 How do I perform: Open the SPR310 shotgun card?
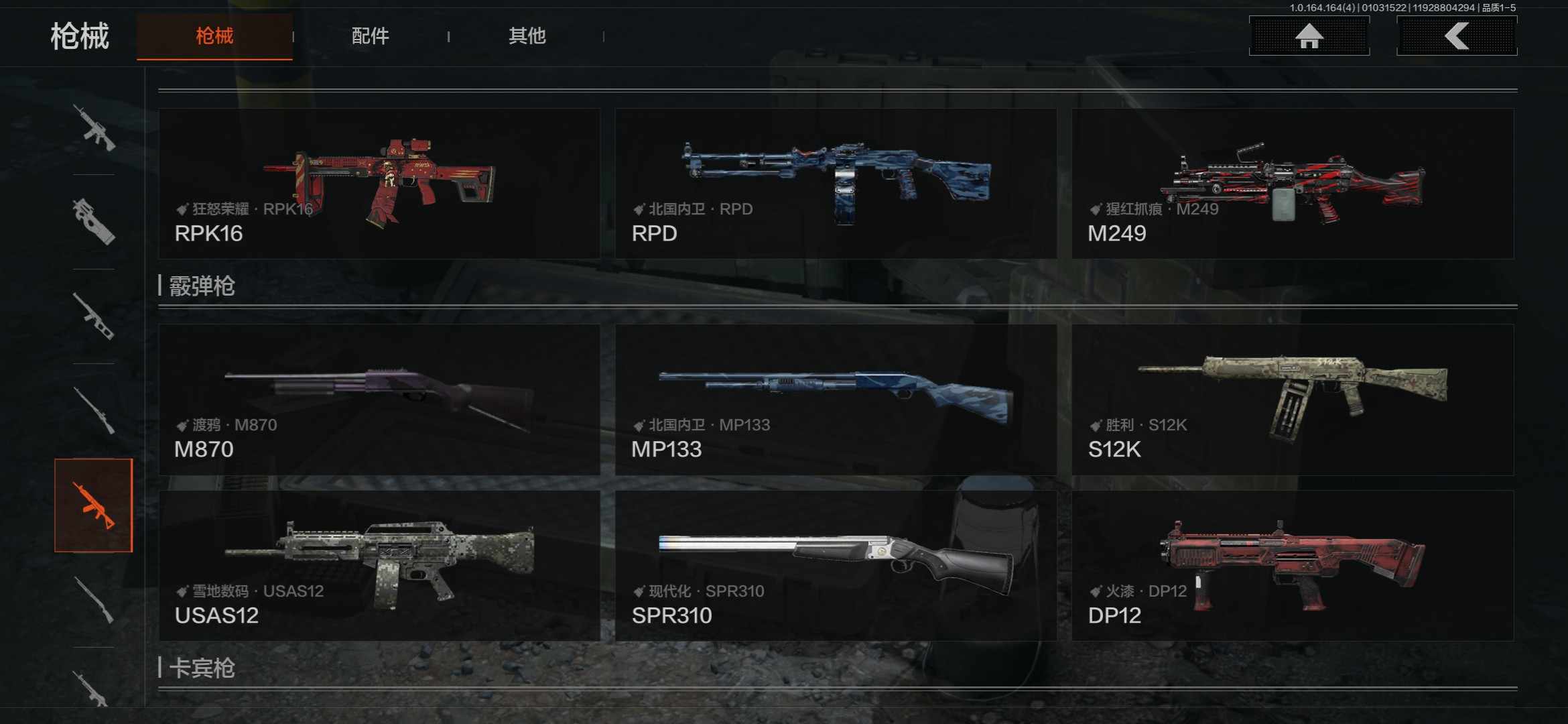point(836,565)
